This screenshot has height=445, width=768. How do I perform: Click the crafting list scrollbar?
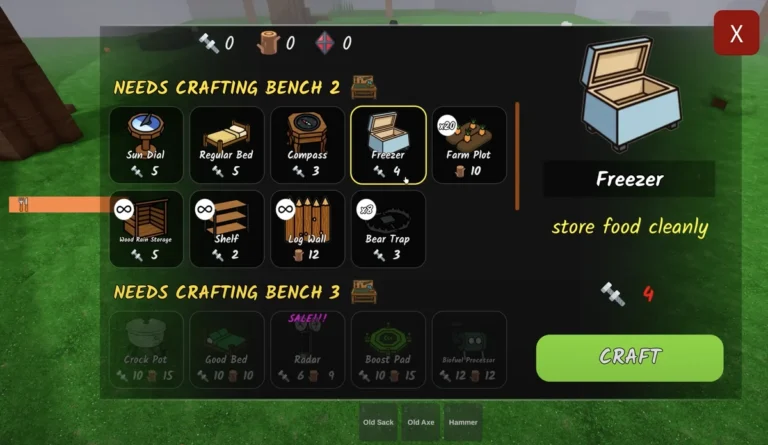click(517, 155)
